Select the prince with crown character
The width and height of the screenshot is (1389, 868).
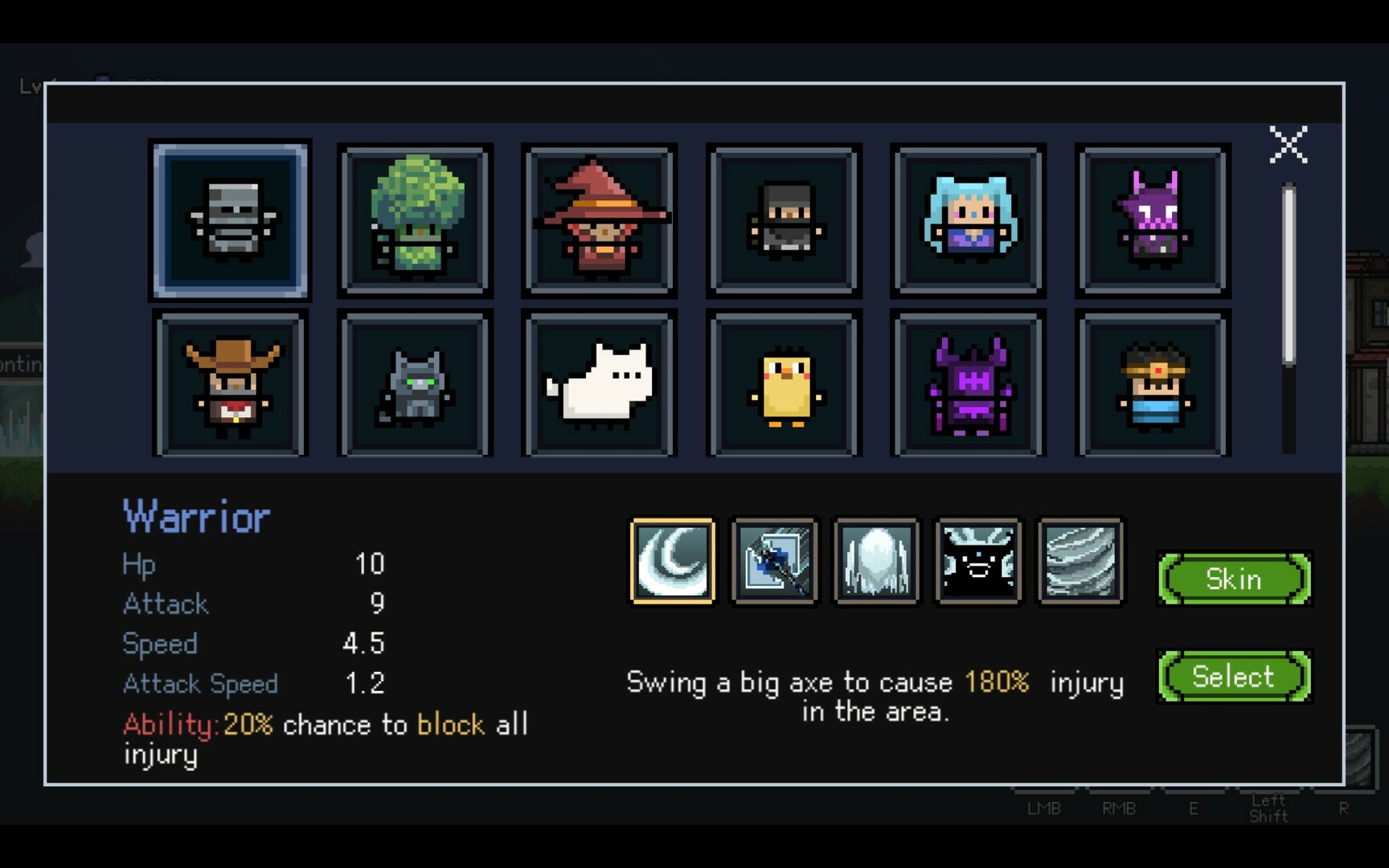pos(1152,386)
